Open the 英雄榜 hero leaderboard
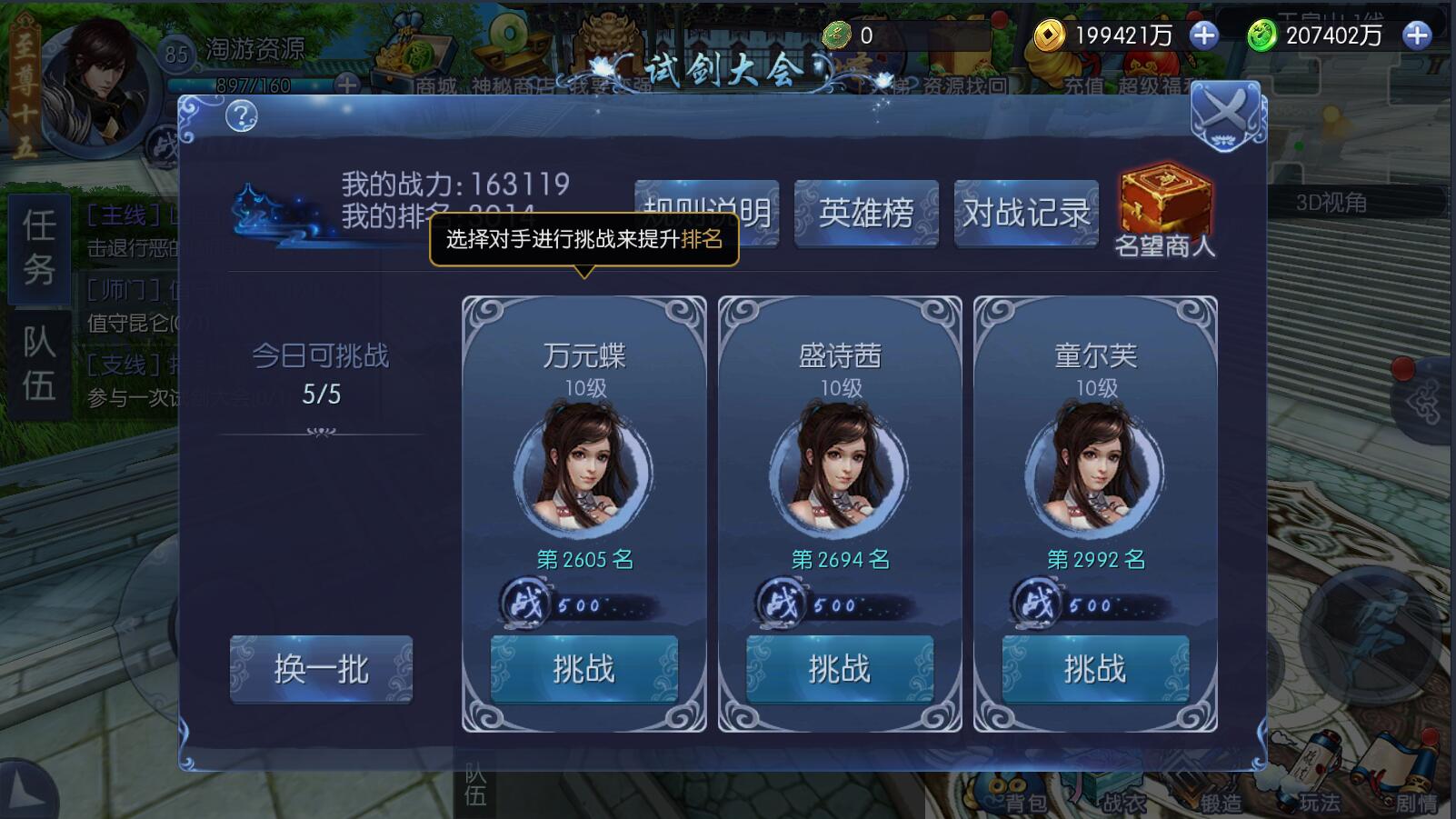The width and height of the screenshot is (1456, 819). (x=866, y=212)
